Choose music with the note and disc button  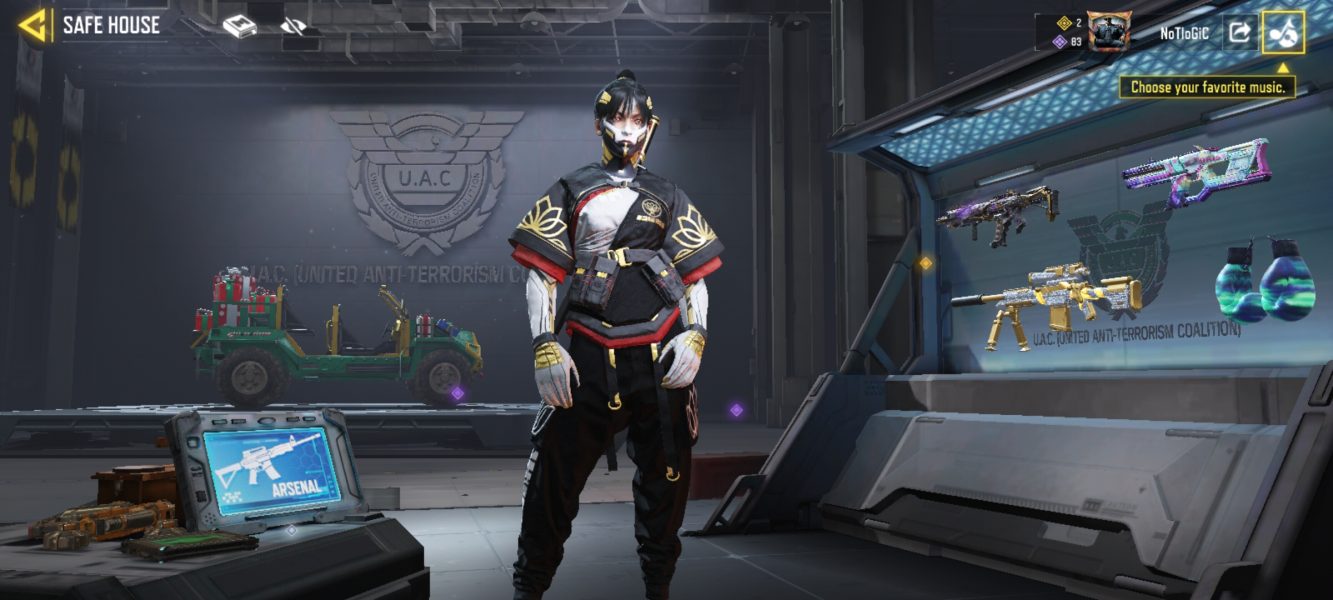tap(1283, 32)
